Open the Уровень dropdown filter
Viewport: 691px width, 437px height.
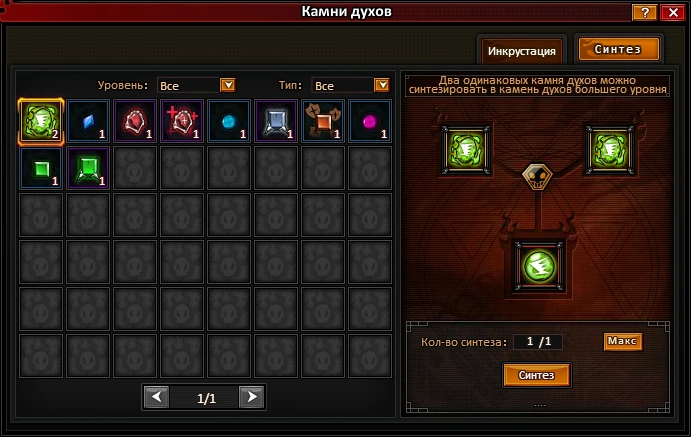click(x=227, y=85)
